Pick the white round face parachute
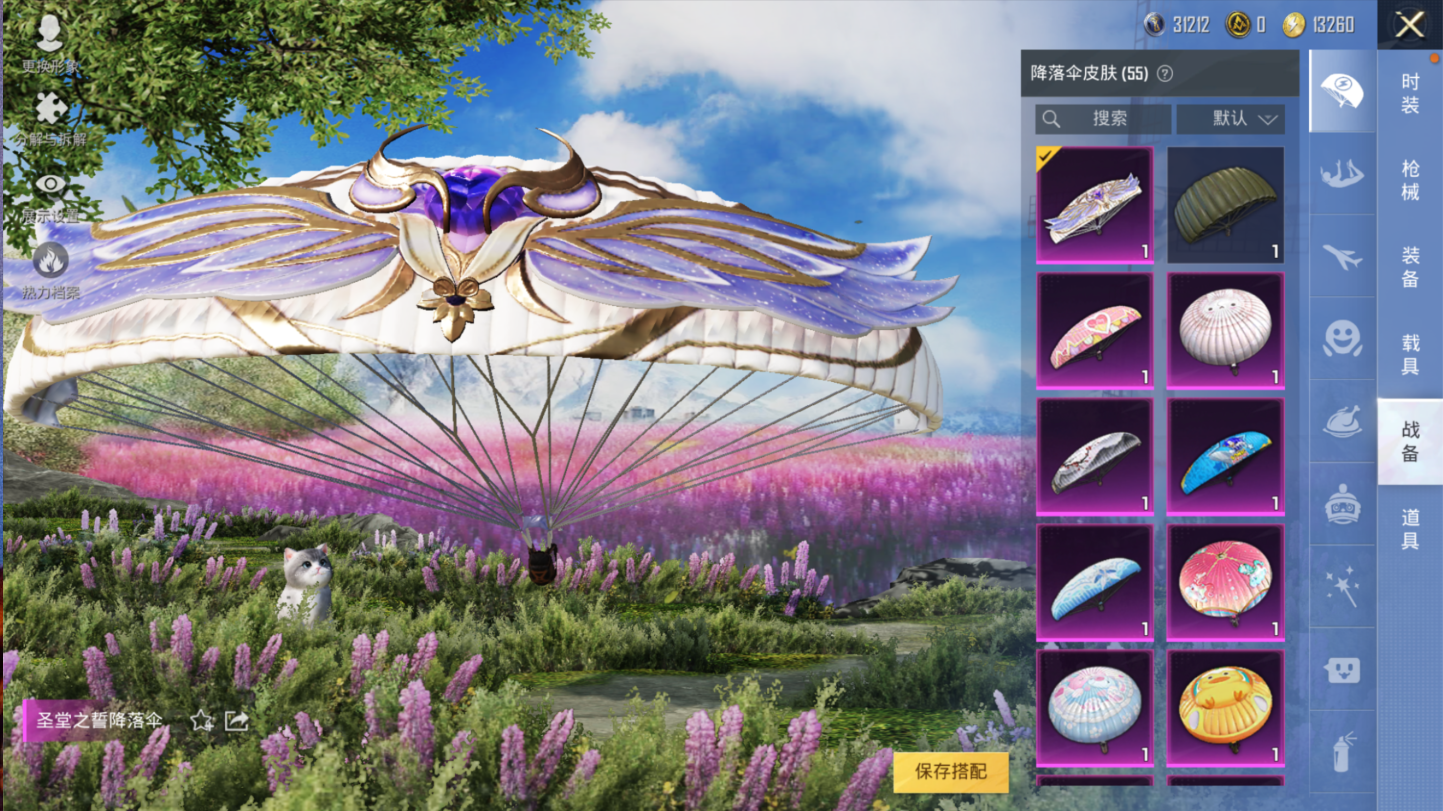Viewport: 1443px width, 811px height. click(x=1225, y=331)
